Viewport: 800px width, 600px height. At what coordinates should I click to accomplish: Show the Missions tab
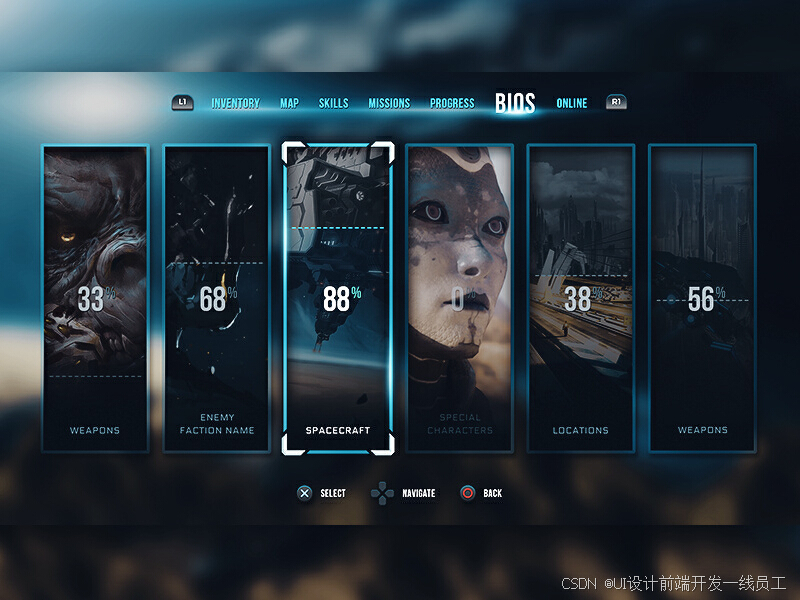[389, 103]
